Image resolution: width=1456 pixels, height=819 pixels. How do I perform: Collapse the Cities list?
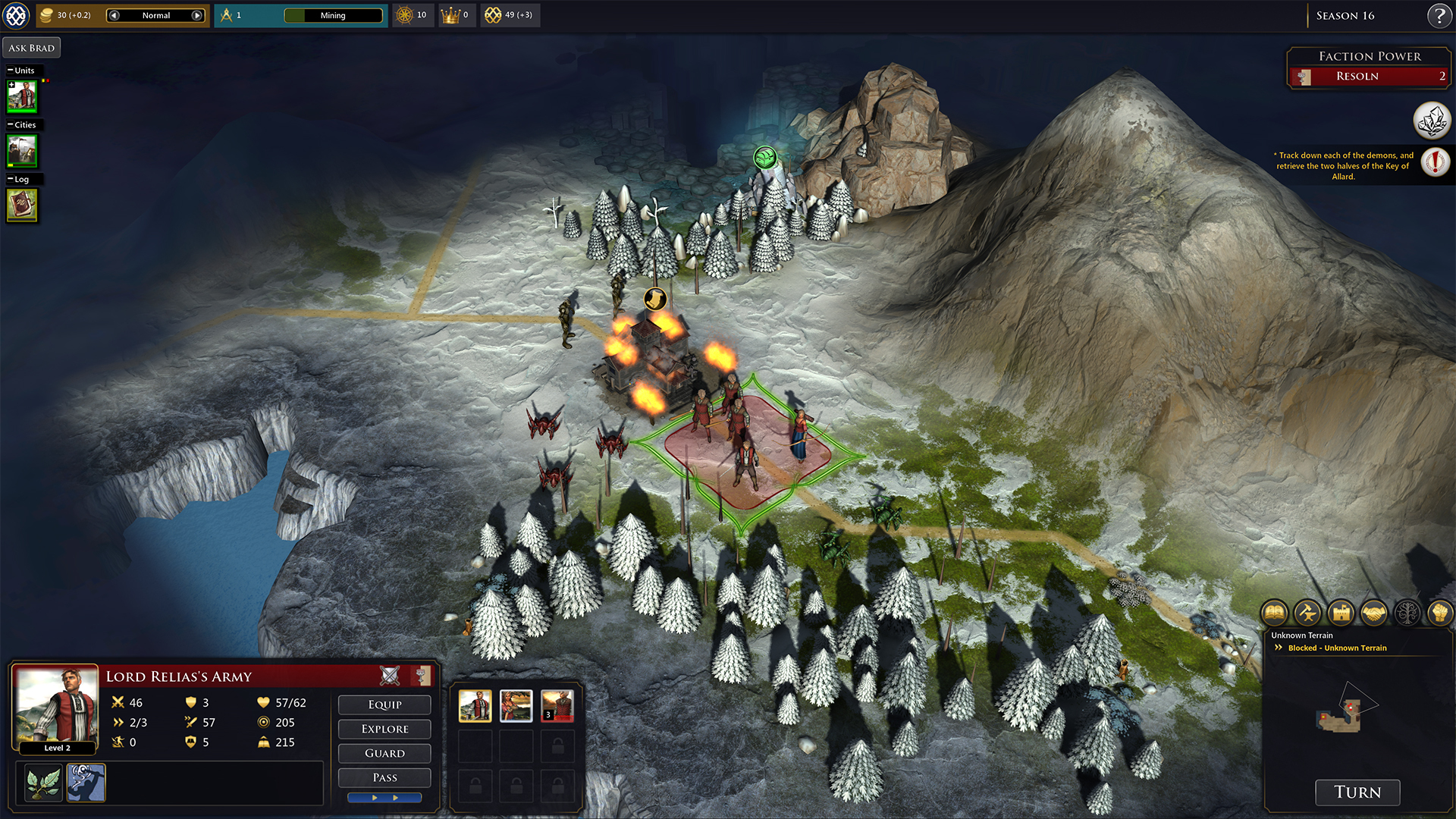11,125
